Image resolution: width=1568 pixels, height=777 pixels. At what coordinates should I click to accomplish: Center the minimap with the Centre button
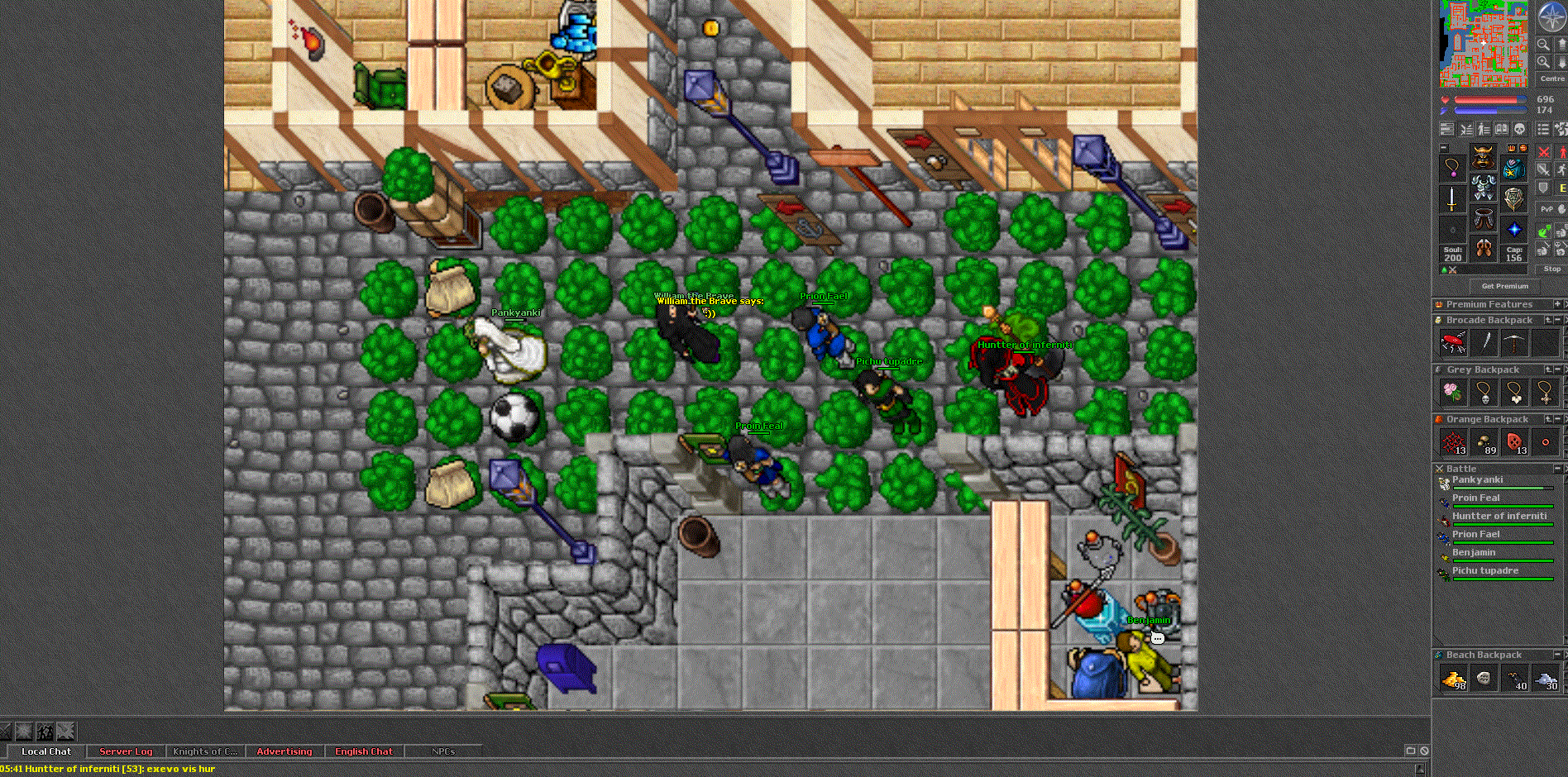pos(1551,79)
